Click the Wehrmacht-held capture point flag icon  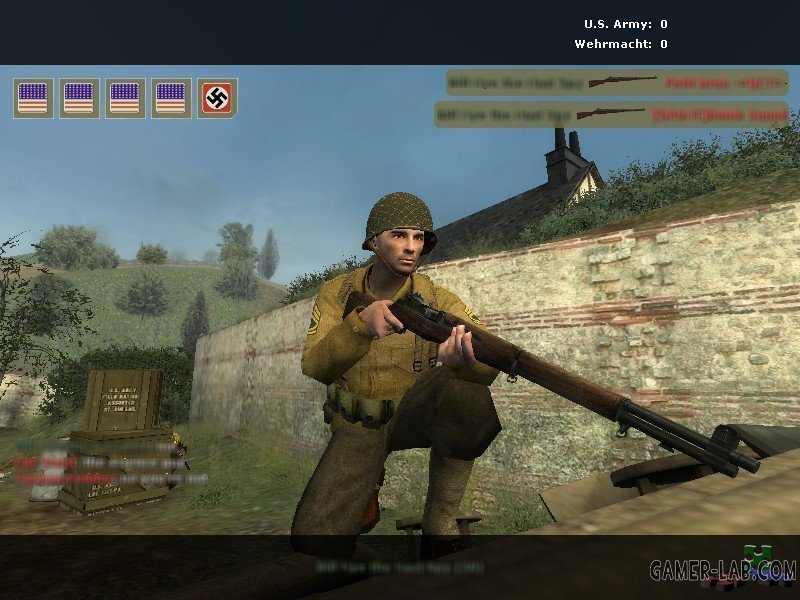tap(217, 98)
